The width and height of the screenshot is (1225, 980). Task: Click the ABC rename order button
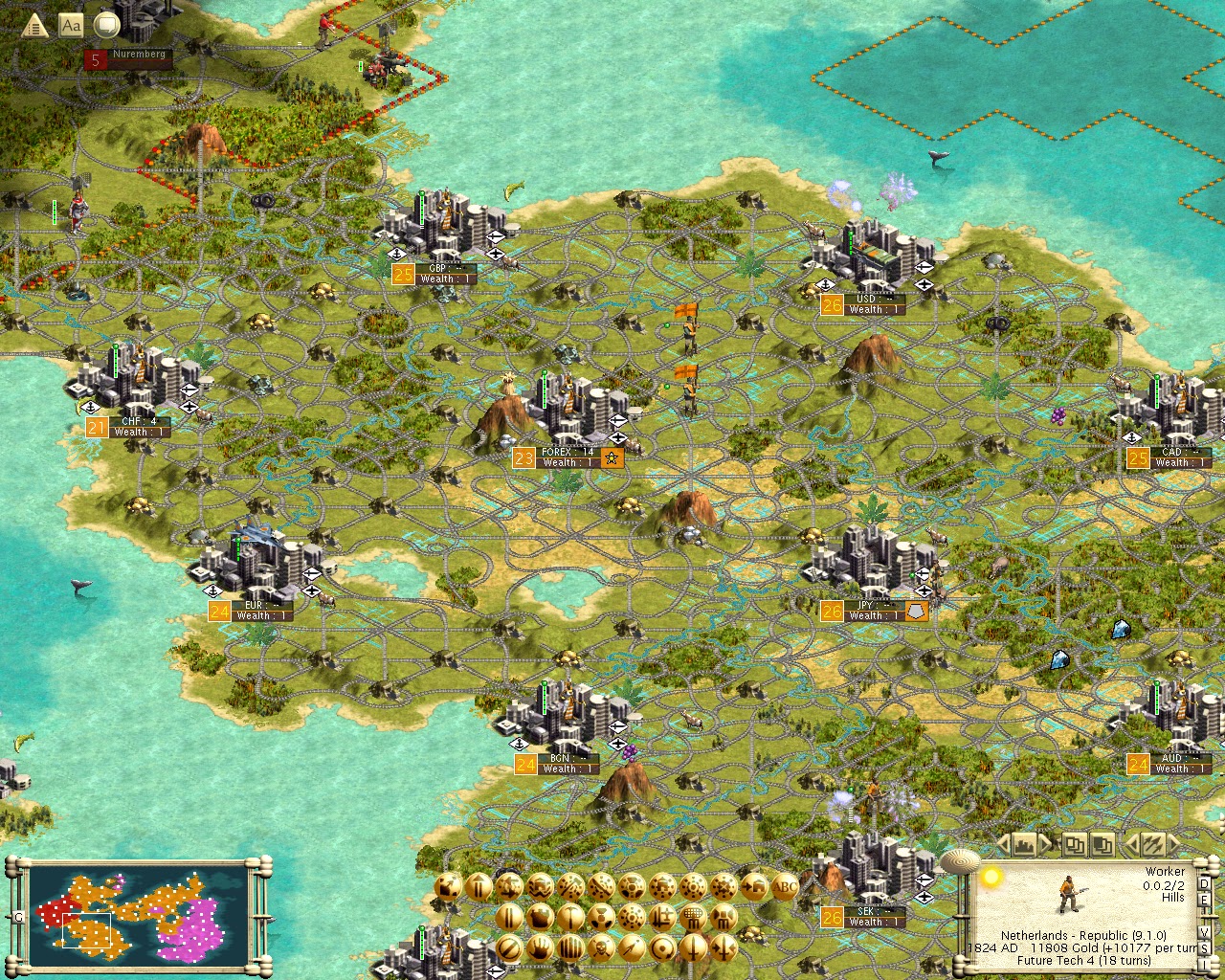(x=784, y=887)
